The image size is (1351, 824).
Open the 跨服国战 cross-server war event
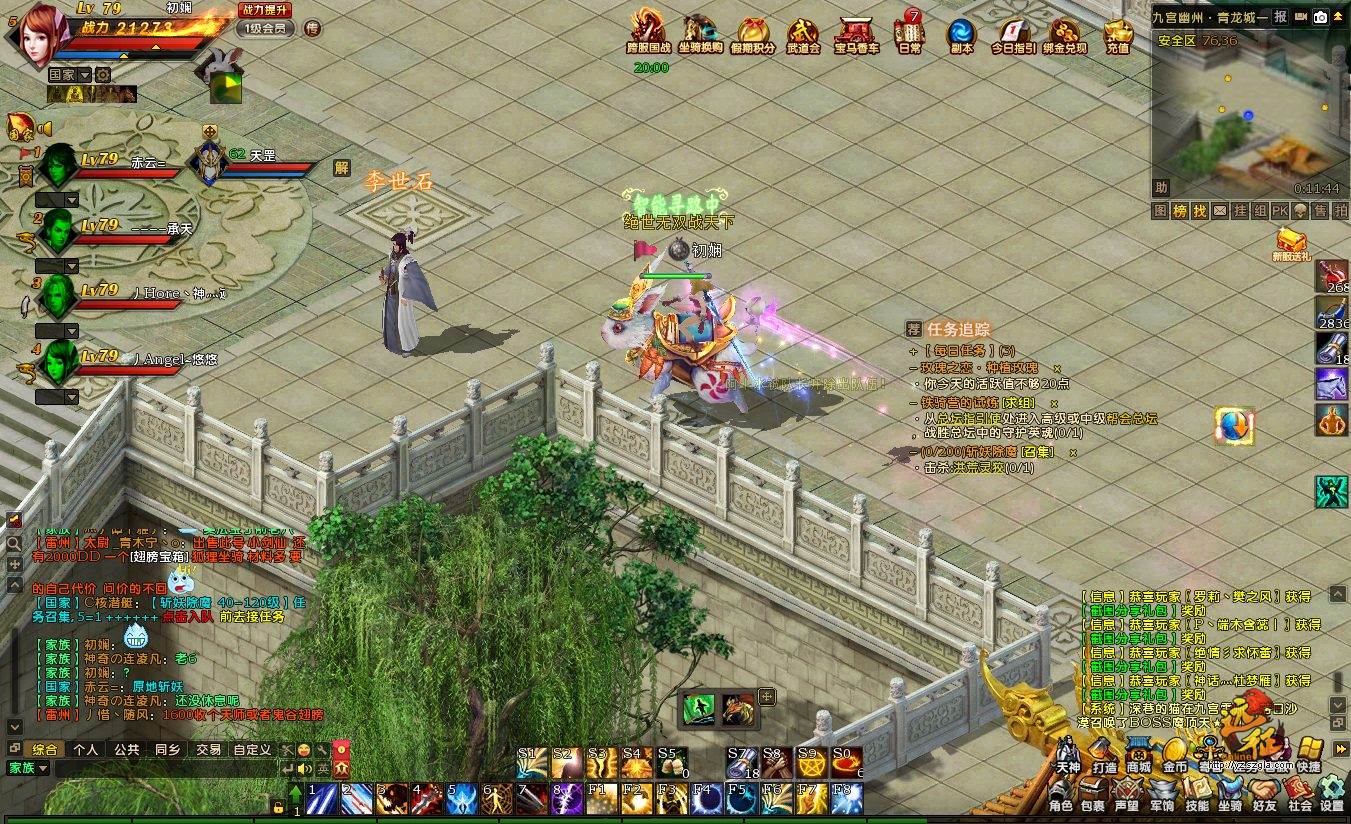648,32
